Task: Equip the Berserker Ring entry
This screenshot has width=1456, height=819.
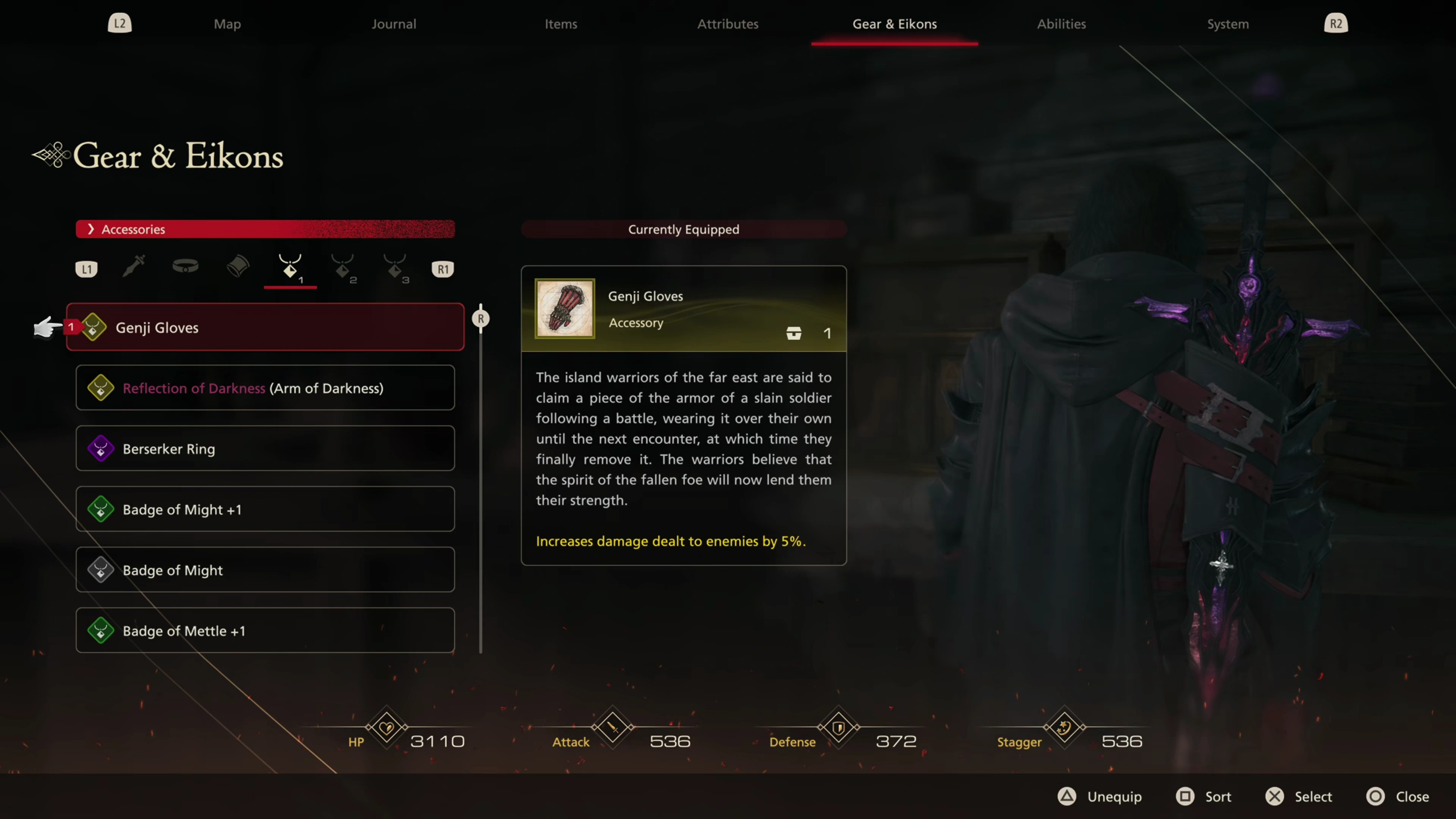Action: [265, 449]
